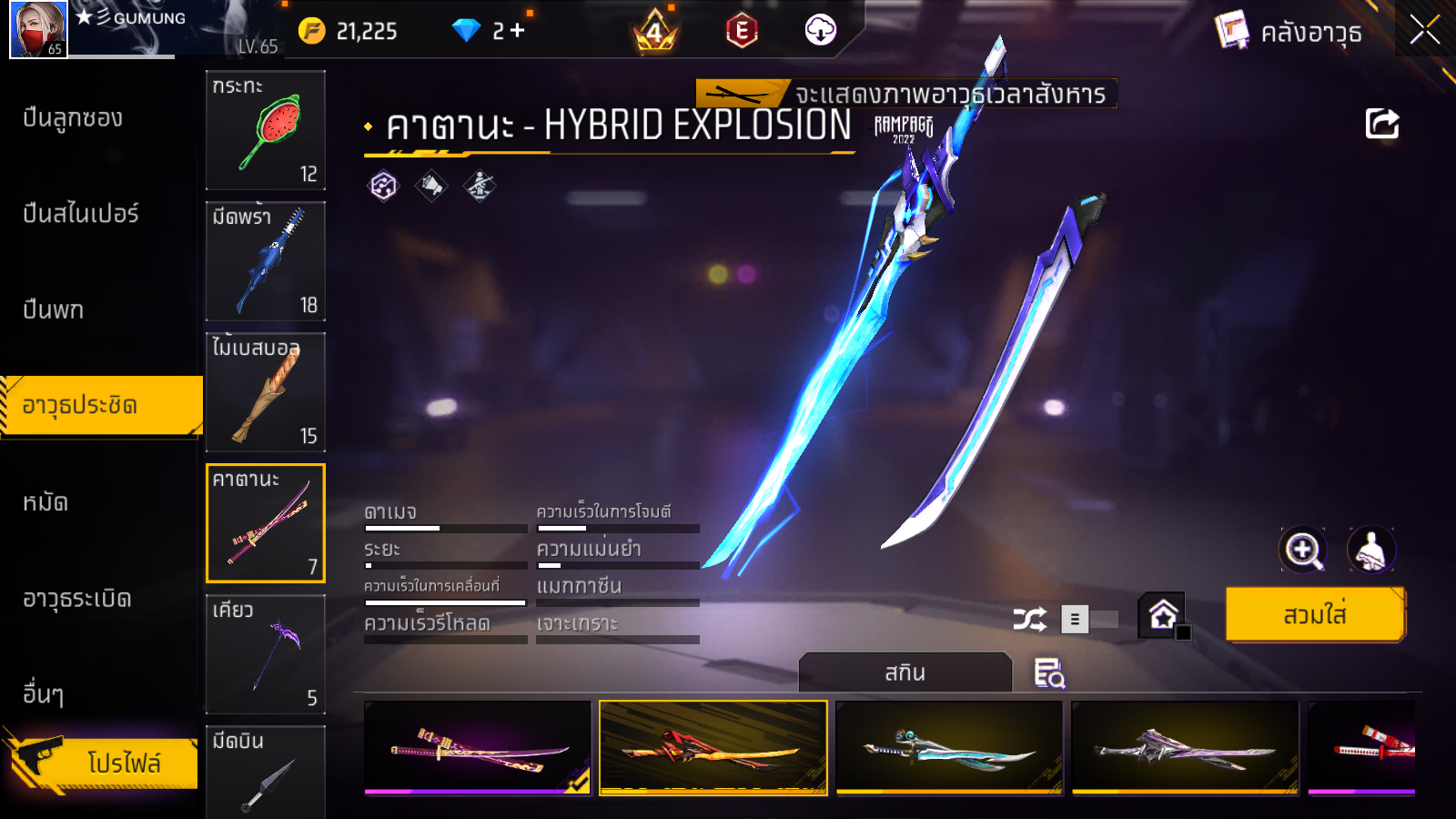Choose the ปืนพก pistol category

click(53, 310)
